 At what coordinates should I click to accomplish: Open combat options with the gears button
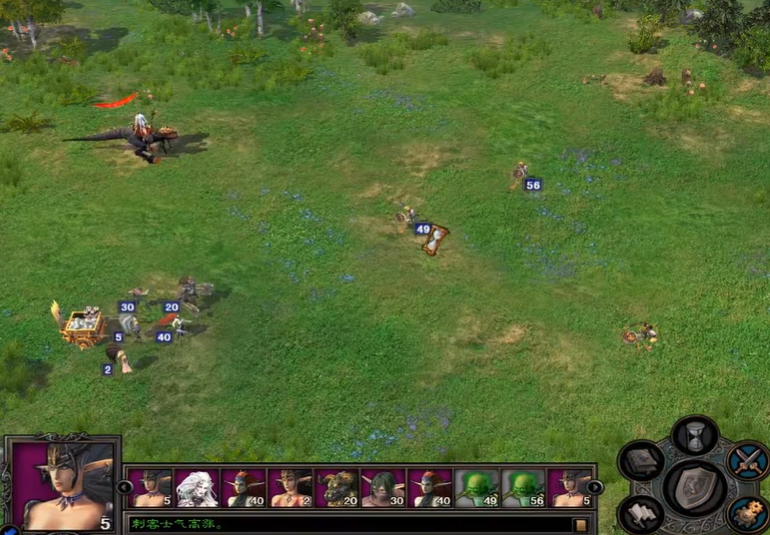[x=747, y=514]
